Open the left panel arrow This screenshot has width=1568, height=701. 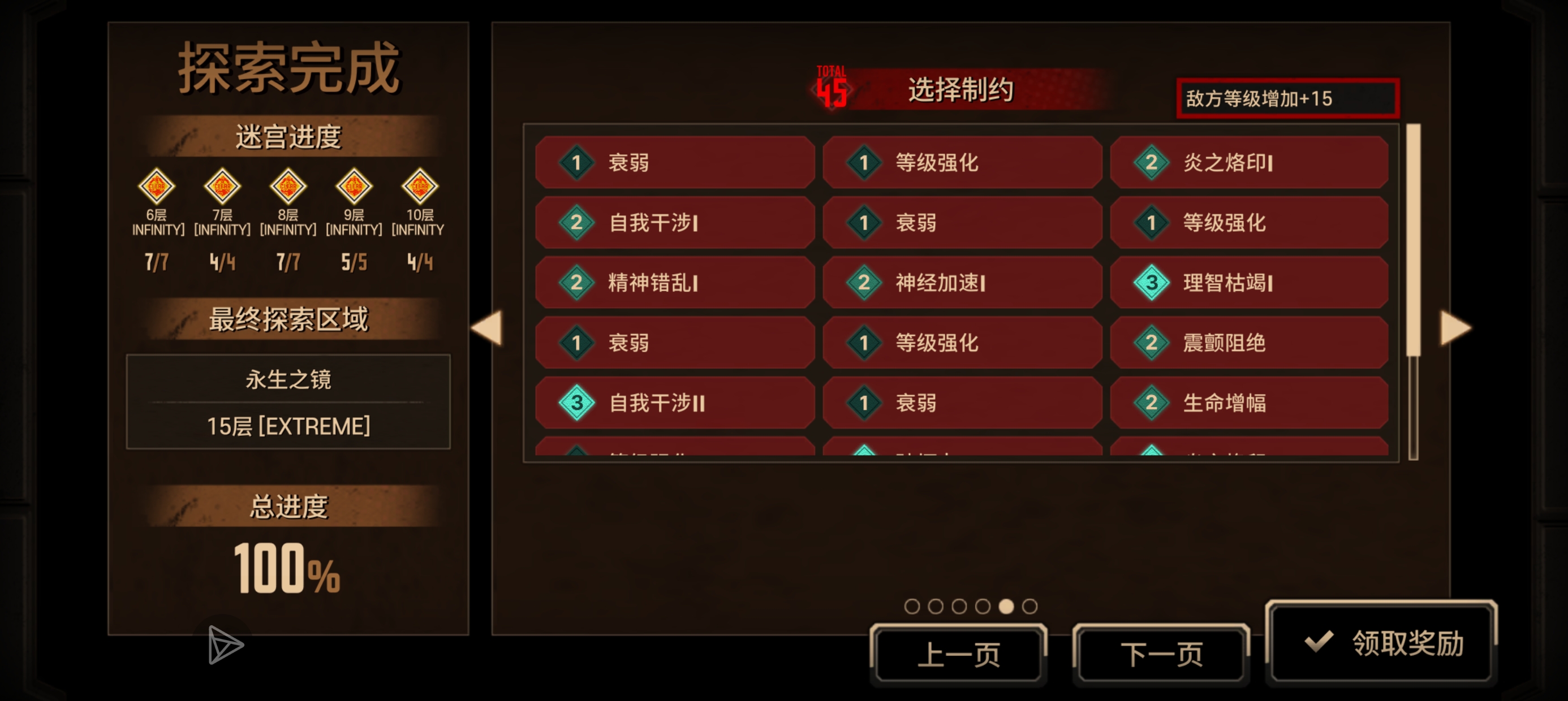point(487,328)
